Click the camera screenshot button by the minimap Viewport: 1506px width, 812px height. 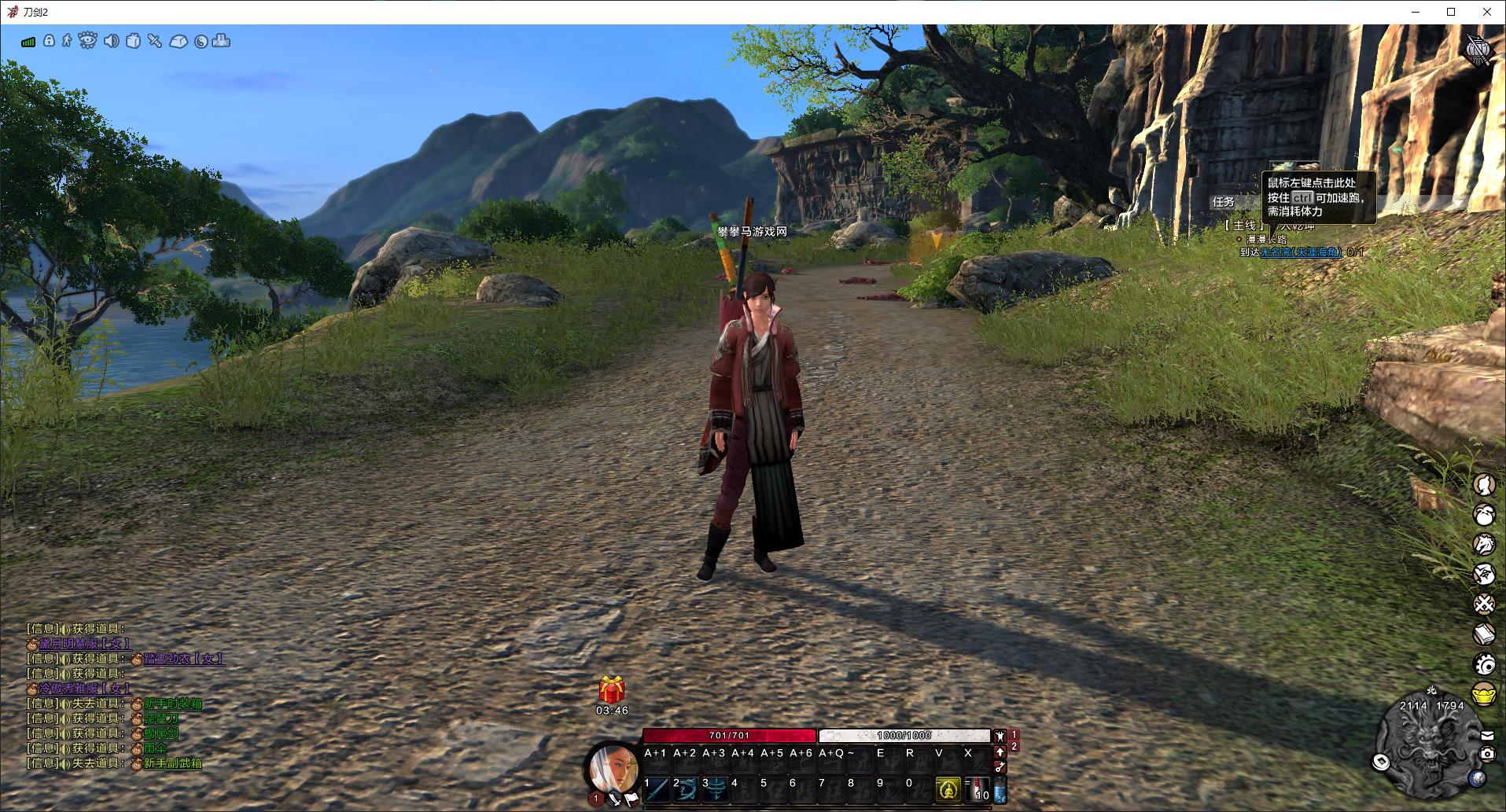coord(1486,754)
